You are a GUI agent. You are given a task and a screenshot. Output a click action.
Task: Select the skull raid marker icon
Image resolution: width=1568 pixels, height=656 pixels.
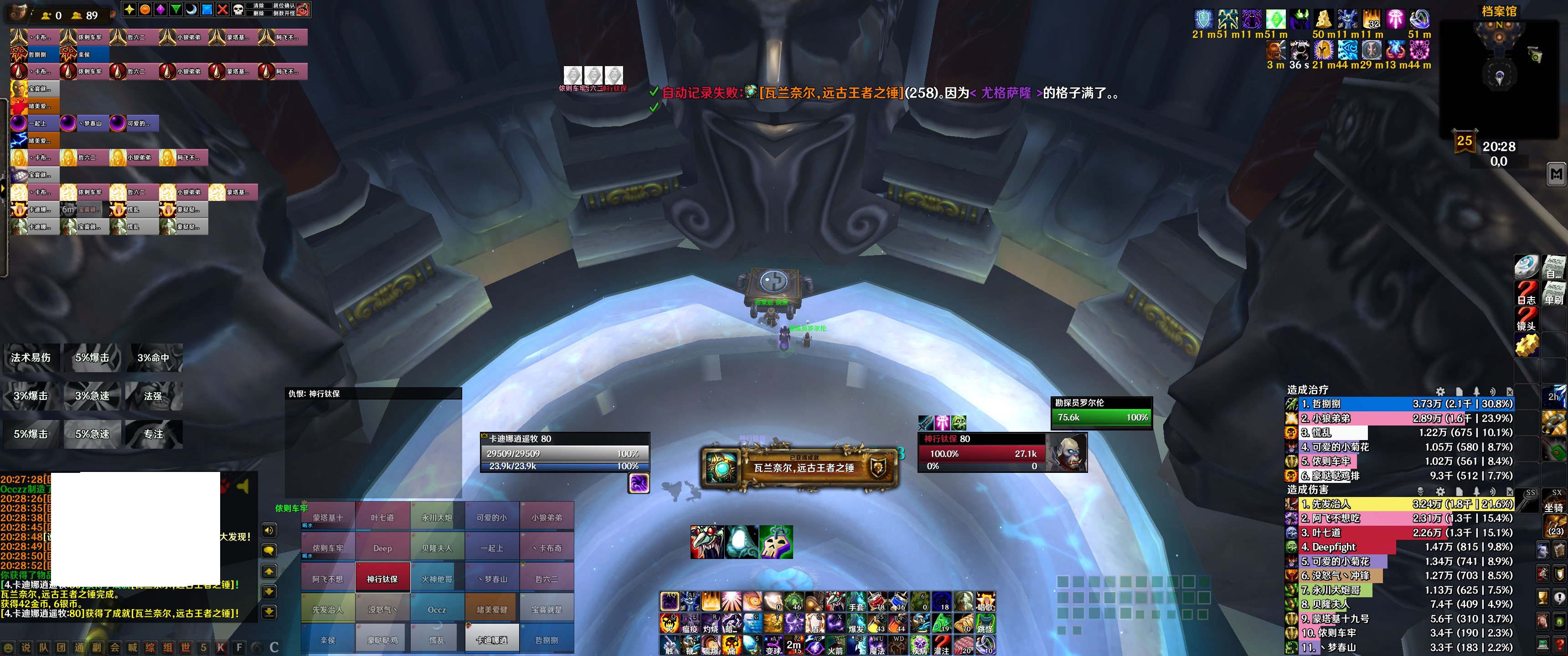coord(238,9)
